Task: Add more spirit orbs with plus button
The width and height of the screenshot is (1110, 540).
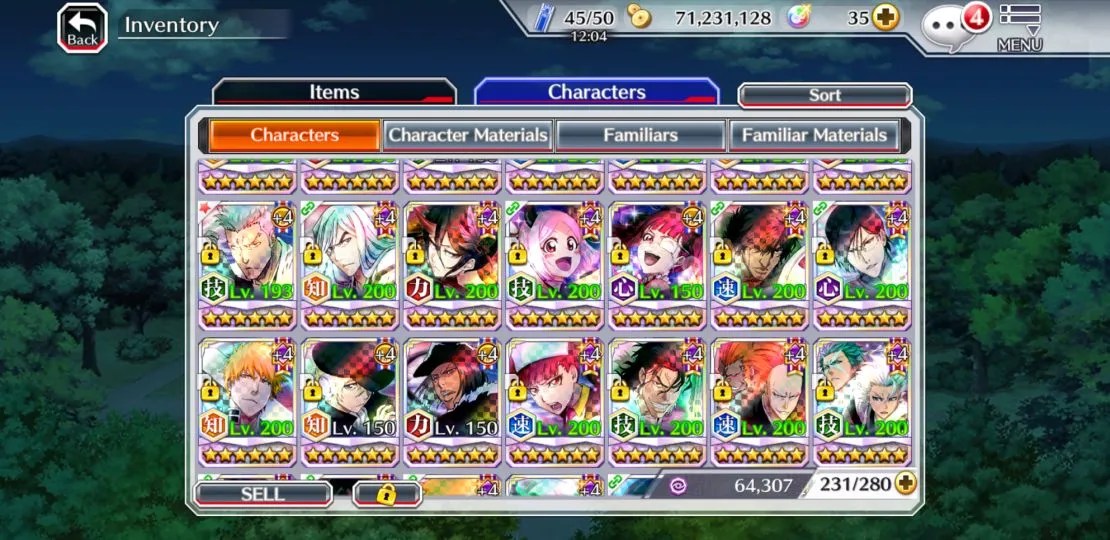Action: 885,18
